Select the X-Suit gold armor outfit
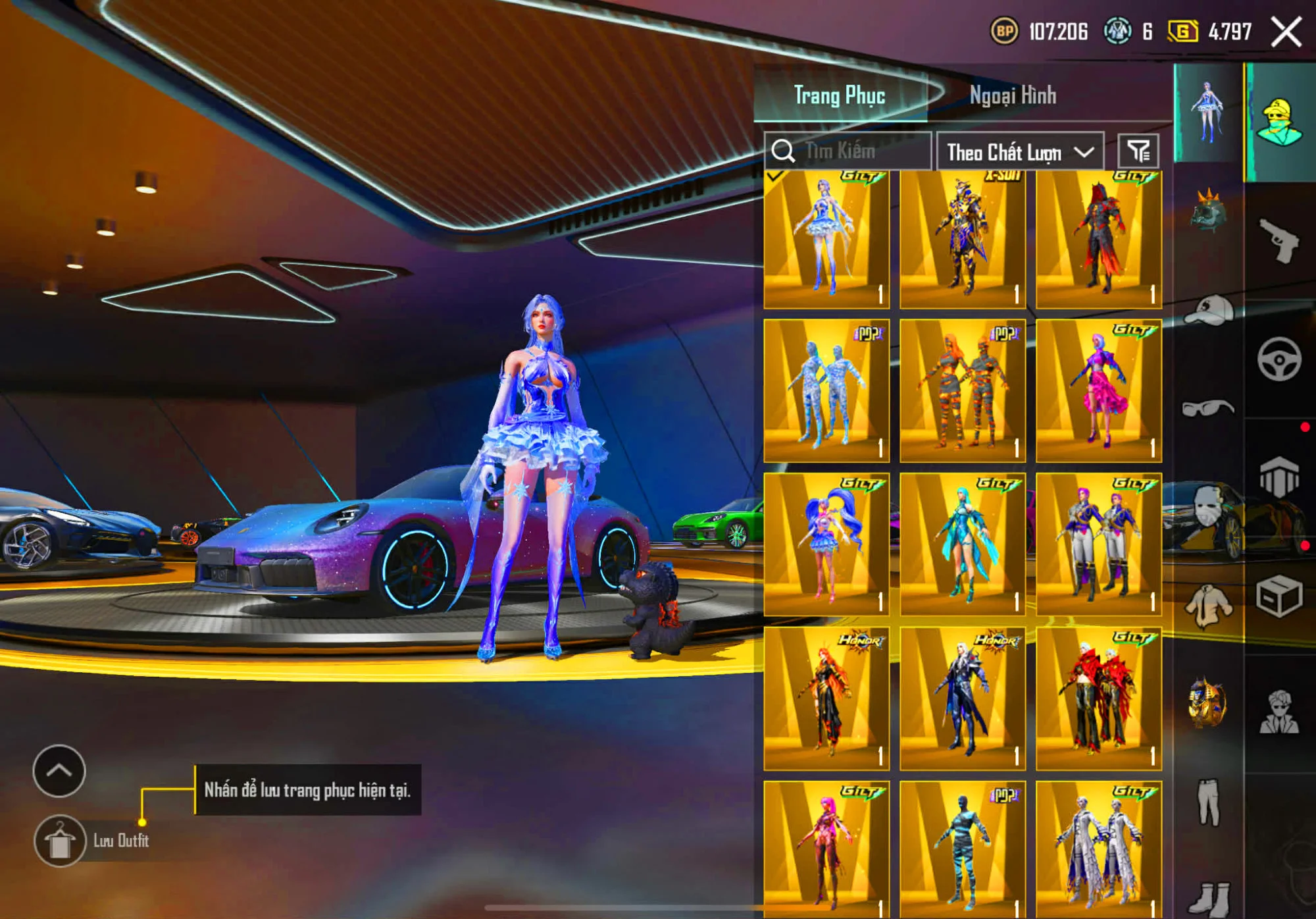 [x=962, y=240]
